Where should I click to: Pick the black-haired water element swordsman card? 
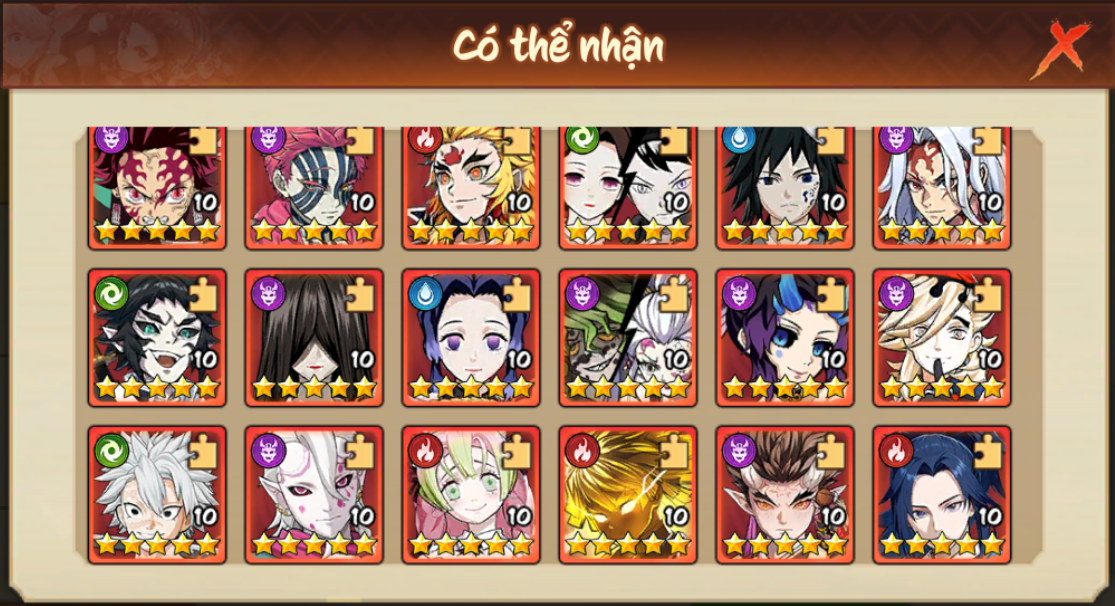coord(785,186)
